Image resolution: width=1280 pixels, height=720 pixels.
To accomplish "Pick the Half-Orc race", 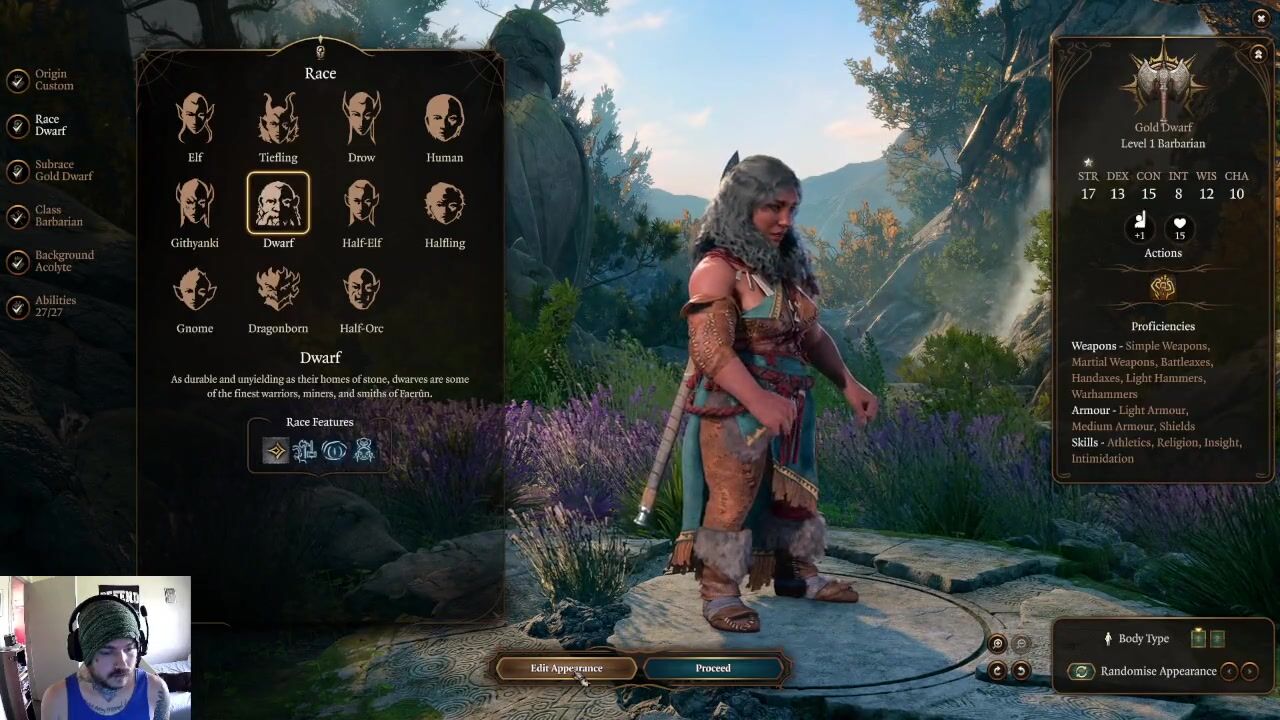I will point(361,290).
